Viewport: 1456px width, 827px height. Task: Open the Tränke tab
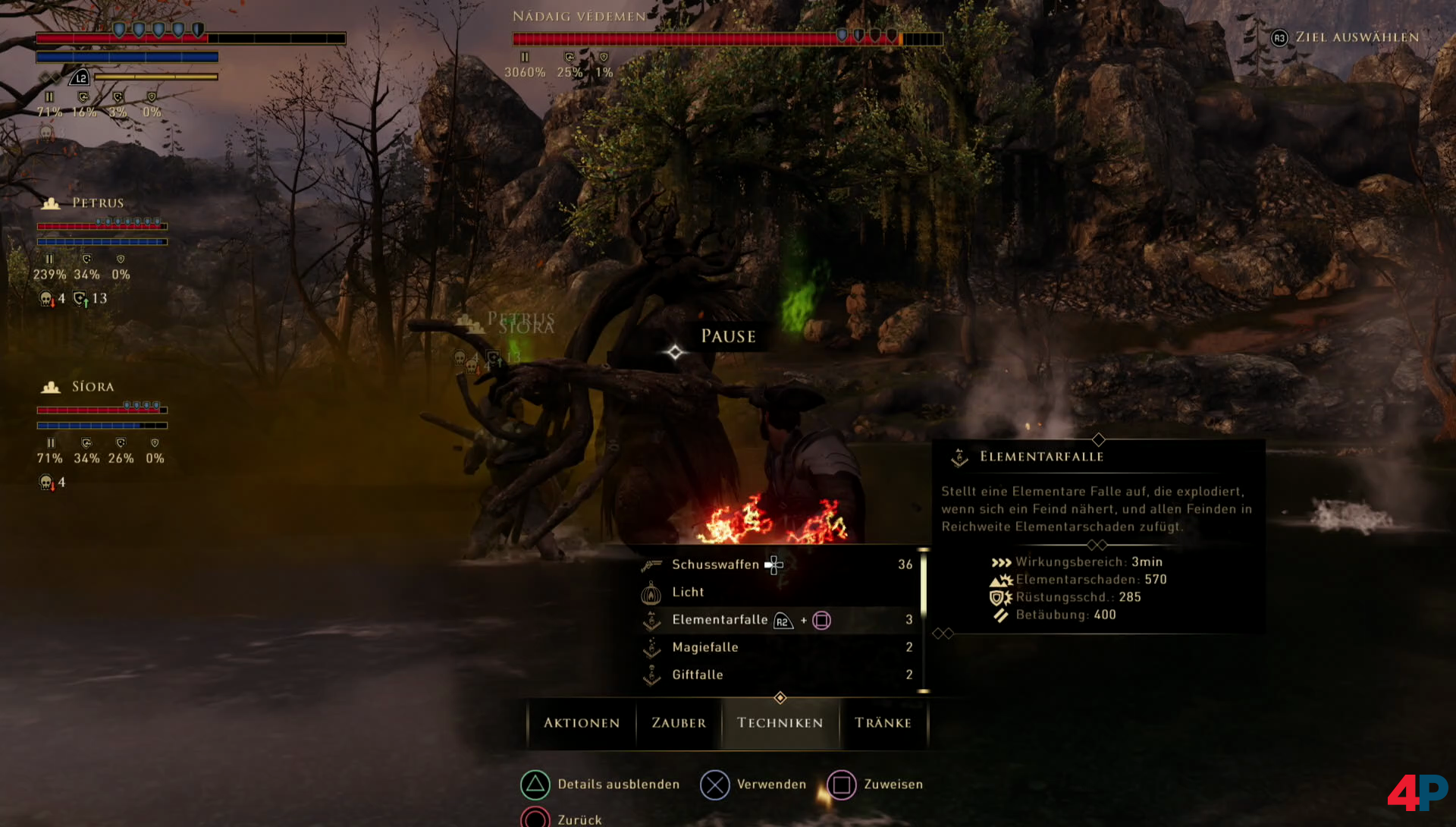[883, 723]
